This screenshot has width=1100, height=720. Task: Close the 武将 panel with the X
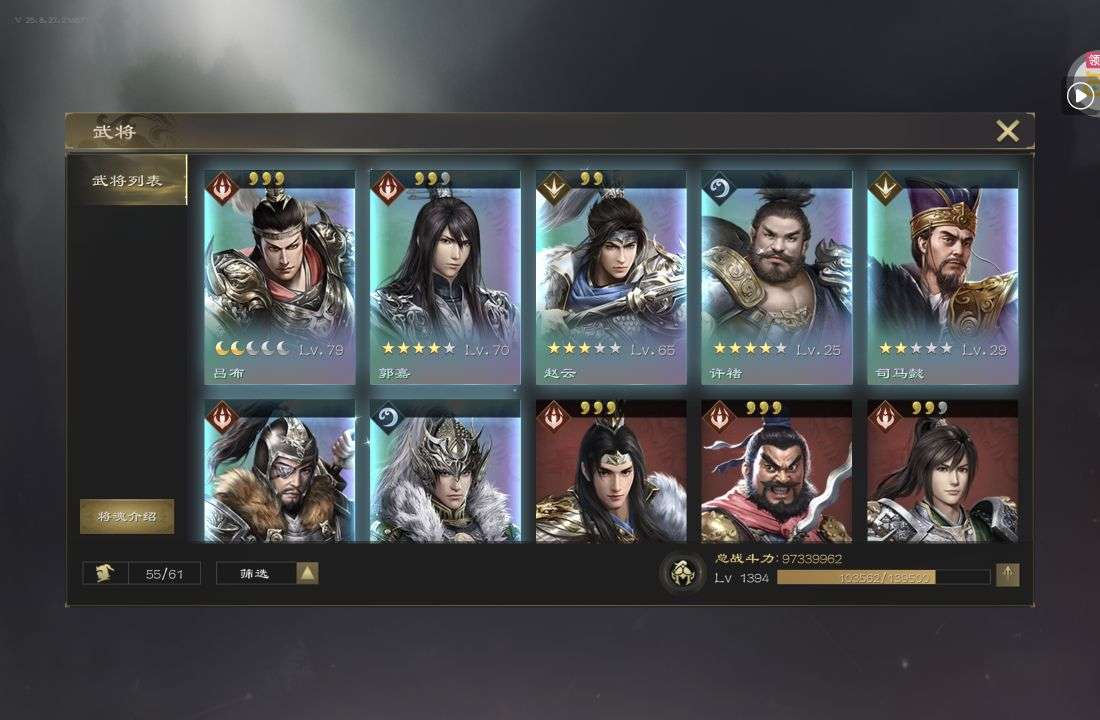point(1007,131)
